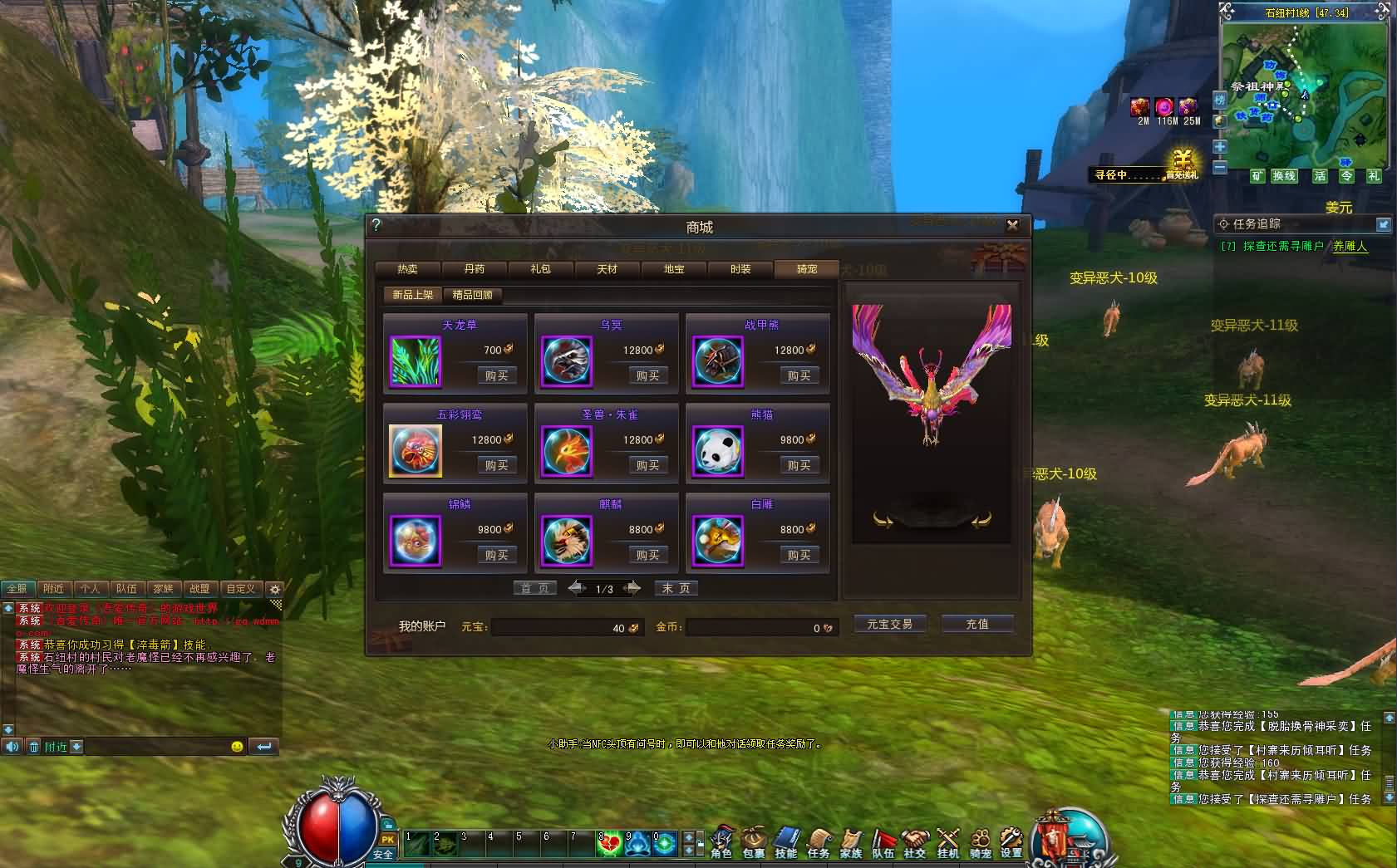Image resolution: width=1397 pixels, height=868 pixels.
Task: Switch to the 丹药 shop tab
Action: (474, 269)
